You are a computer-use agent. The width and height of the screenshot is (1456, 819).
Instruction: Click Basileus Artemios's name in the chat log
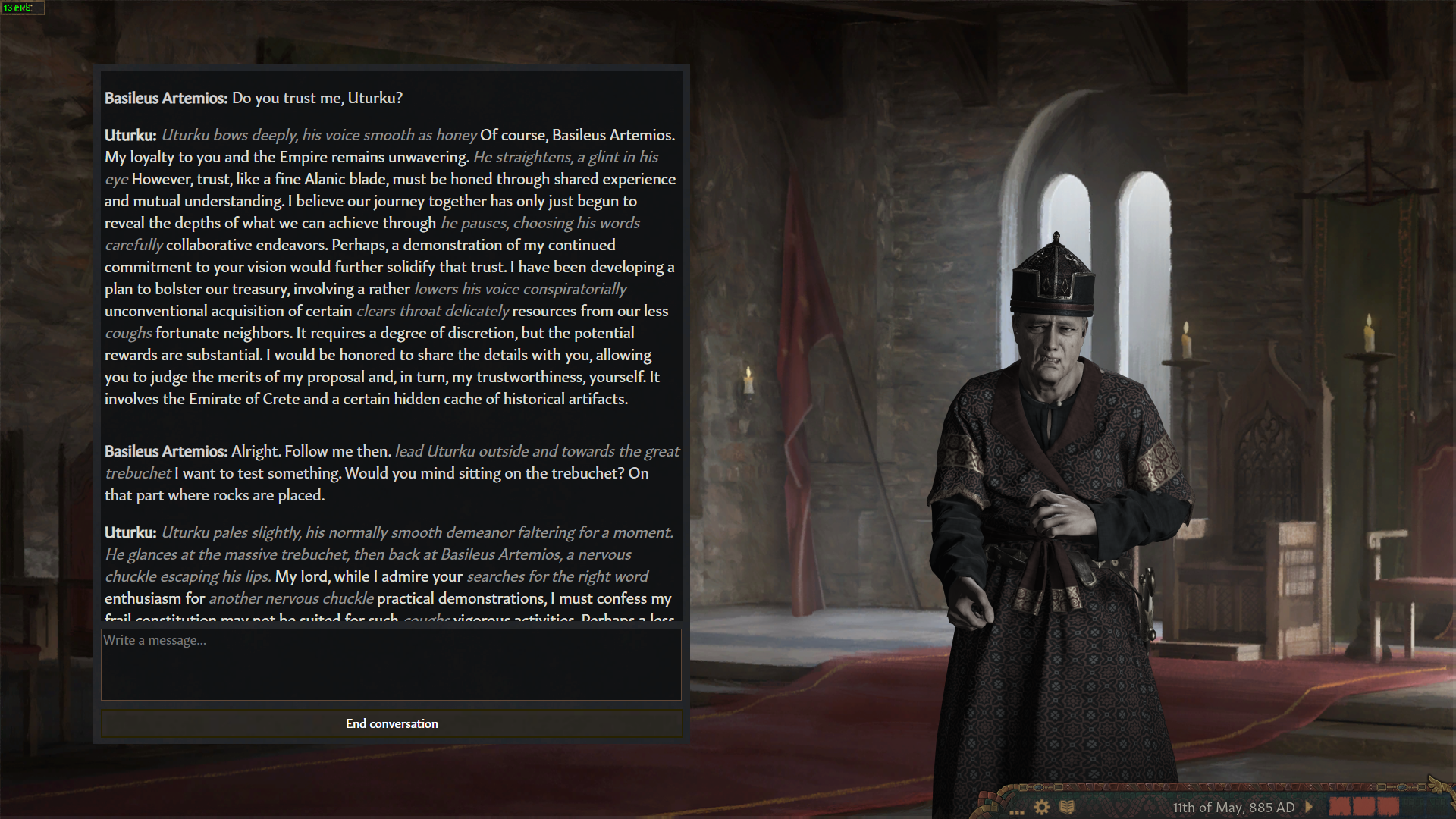pyautogui.click(x=167, y=98)
